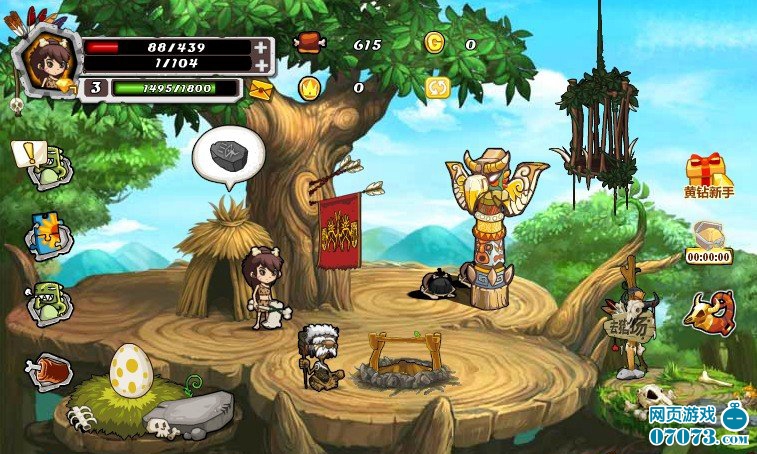757x454 pixels.
Task: Click the yellow refresh arrows icon
Action: coord(437,87)
